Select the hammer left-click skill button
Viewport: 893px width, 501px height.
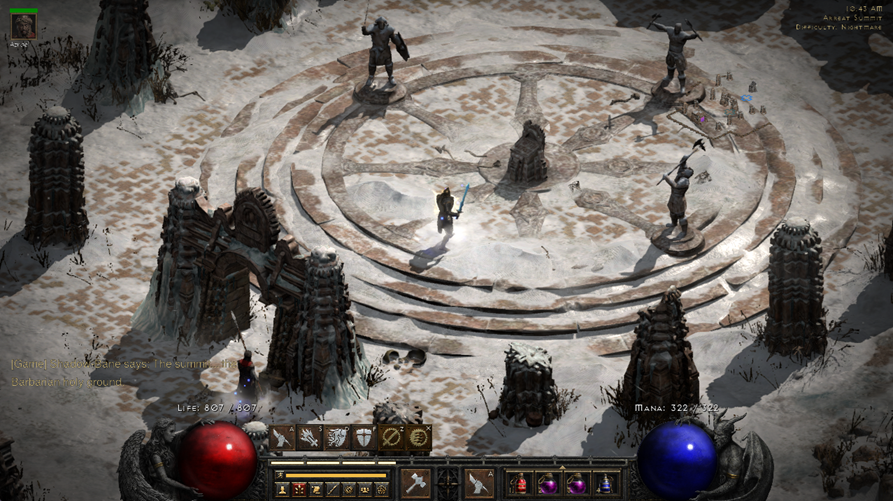[x=416, y=482]
